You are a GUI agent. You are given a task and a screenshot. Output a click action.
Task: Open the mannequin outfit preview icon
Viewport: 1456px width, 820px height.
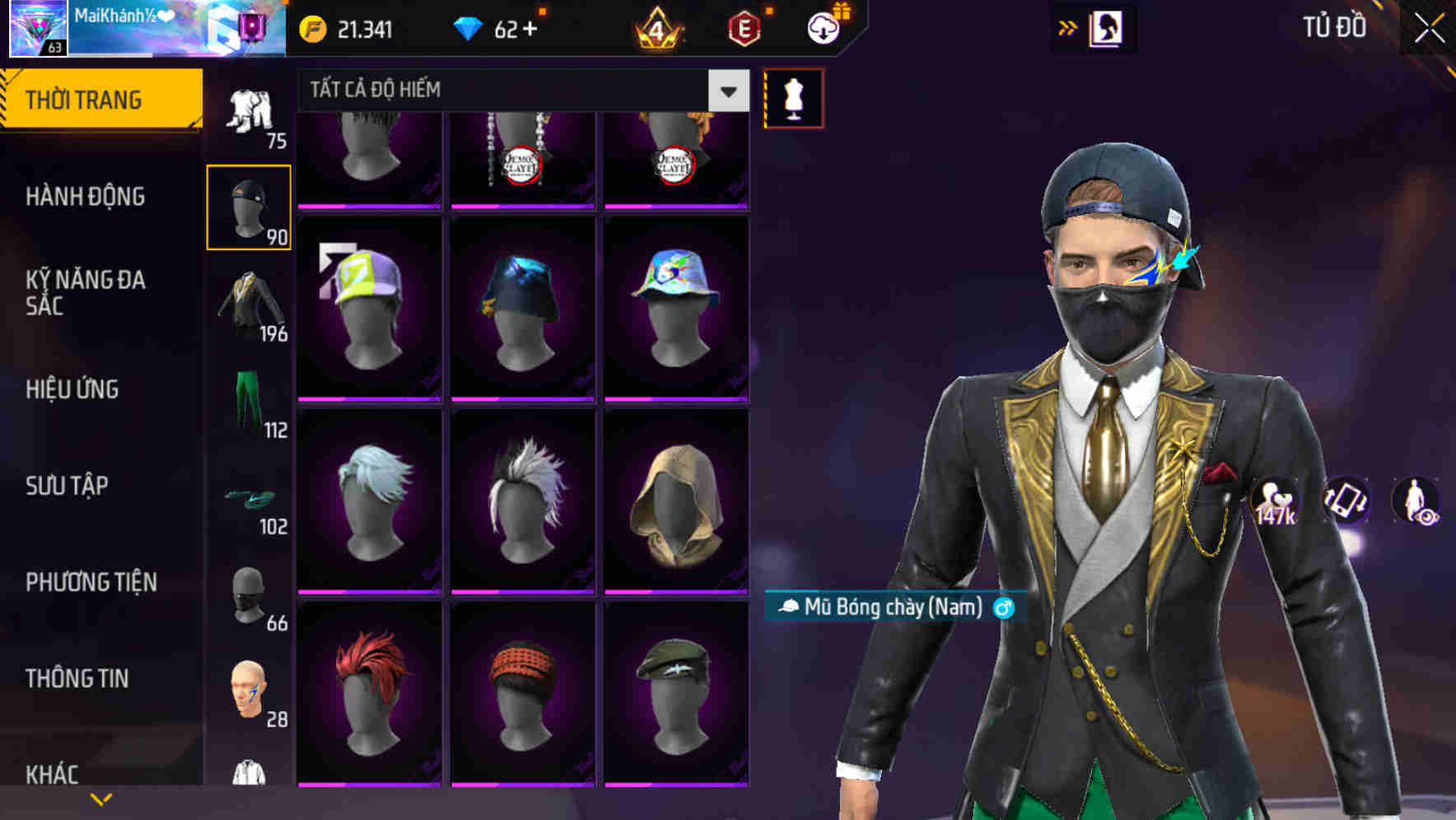[793, 97]
